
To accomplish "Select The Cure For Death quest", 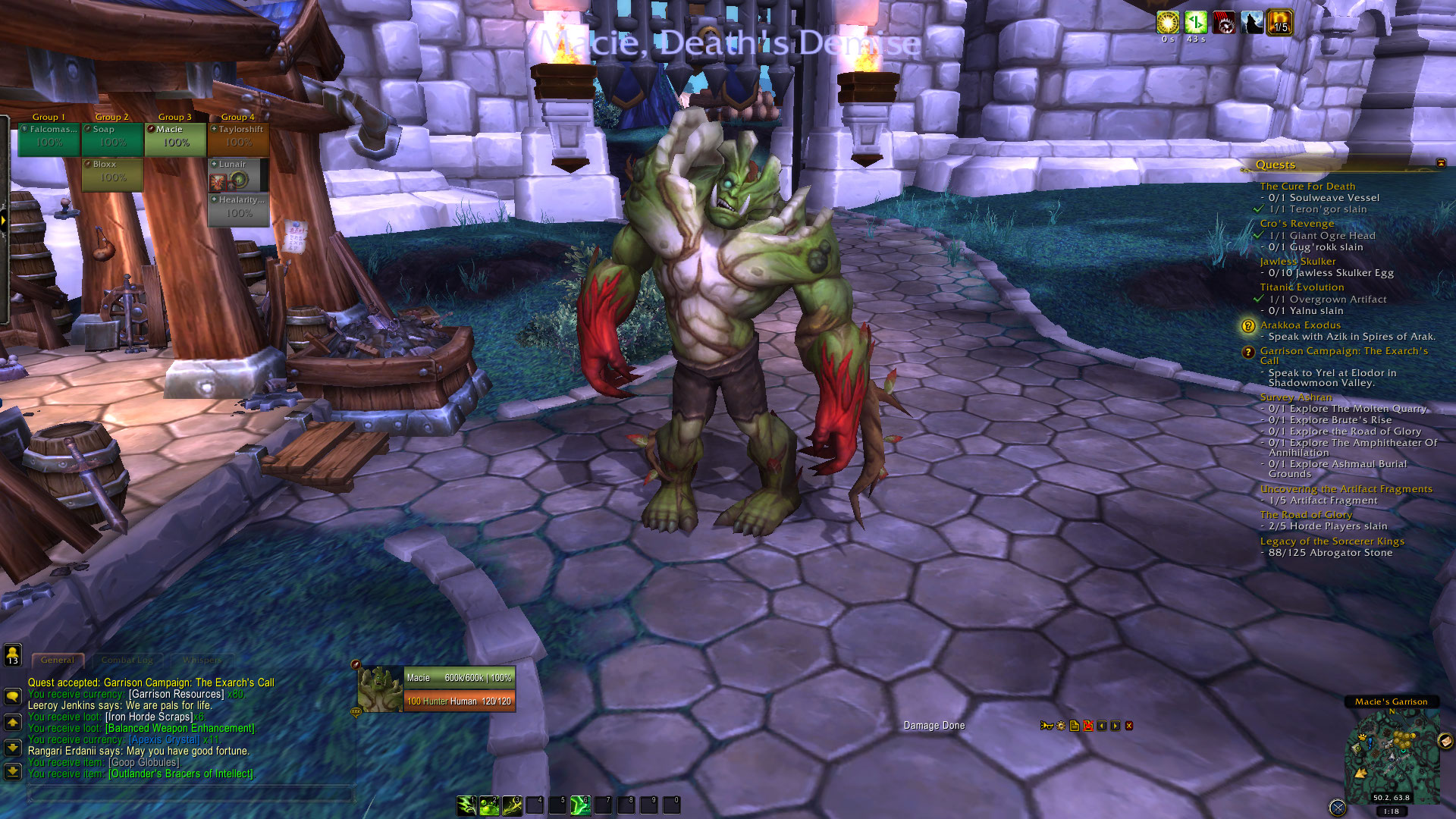I will click(x=1307, y=187).
